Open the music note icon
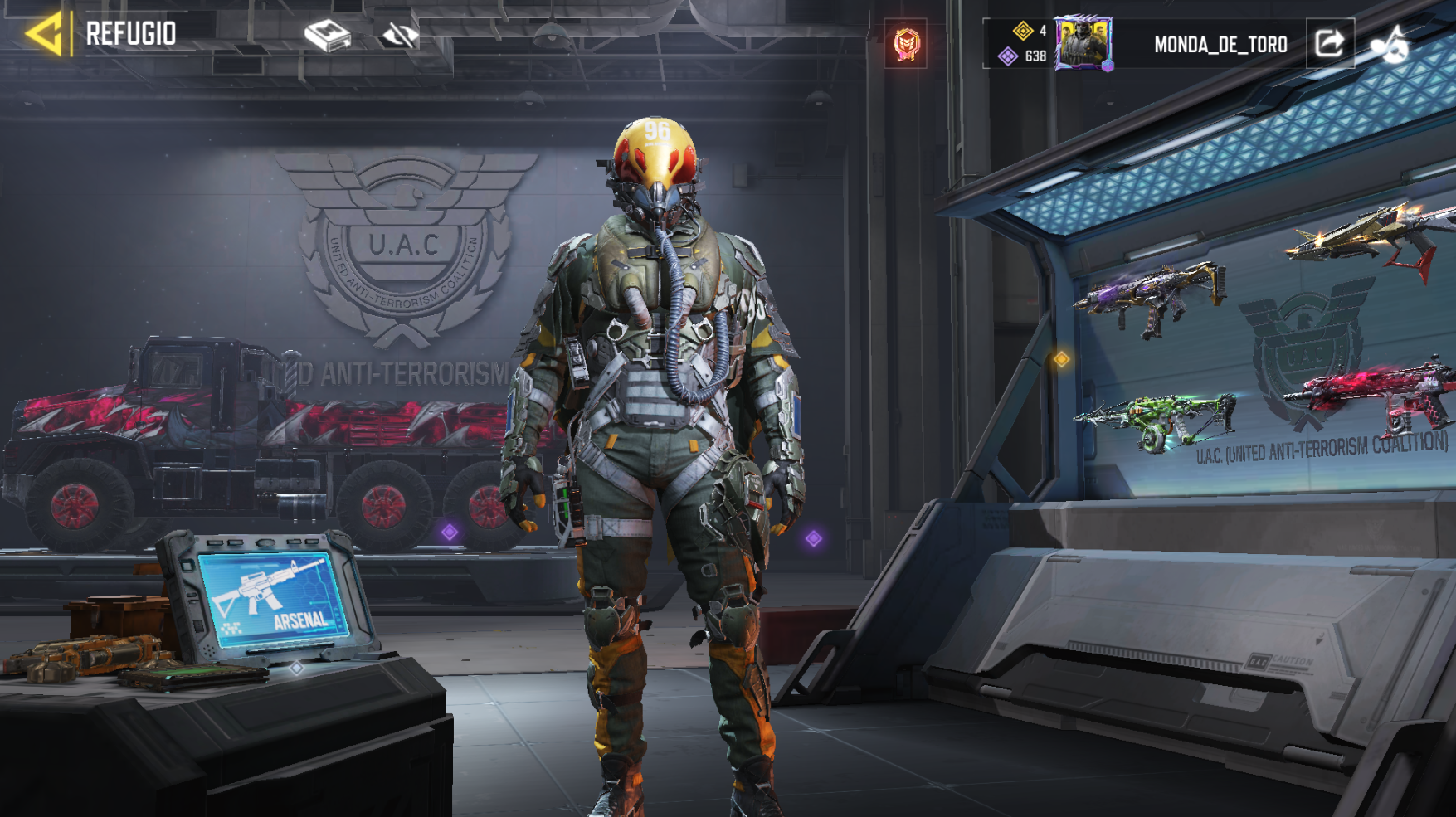Screen dimensions: 1456x817 [1391, 45]
